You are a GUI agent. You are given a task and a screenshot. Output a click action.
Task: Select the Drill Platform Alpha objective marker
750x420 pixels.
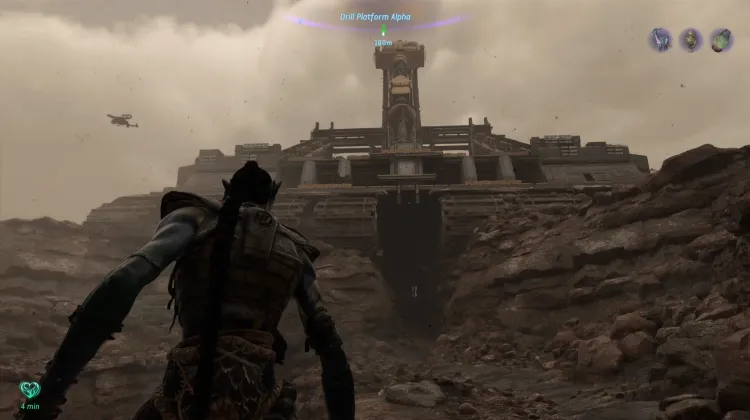click(382, 31)
